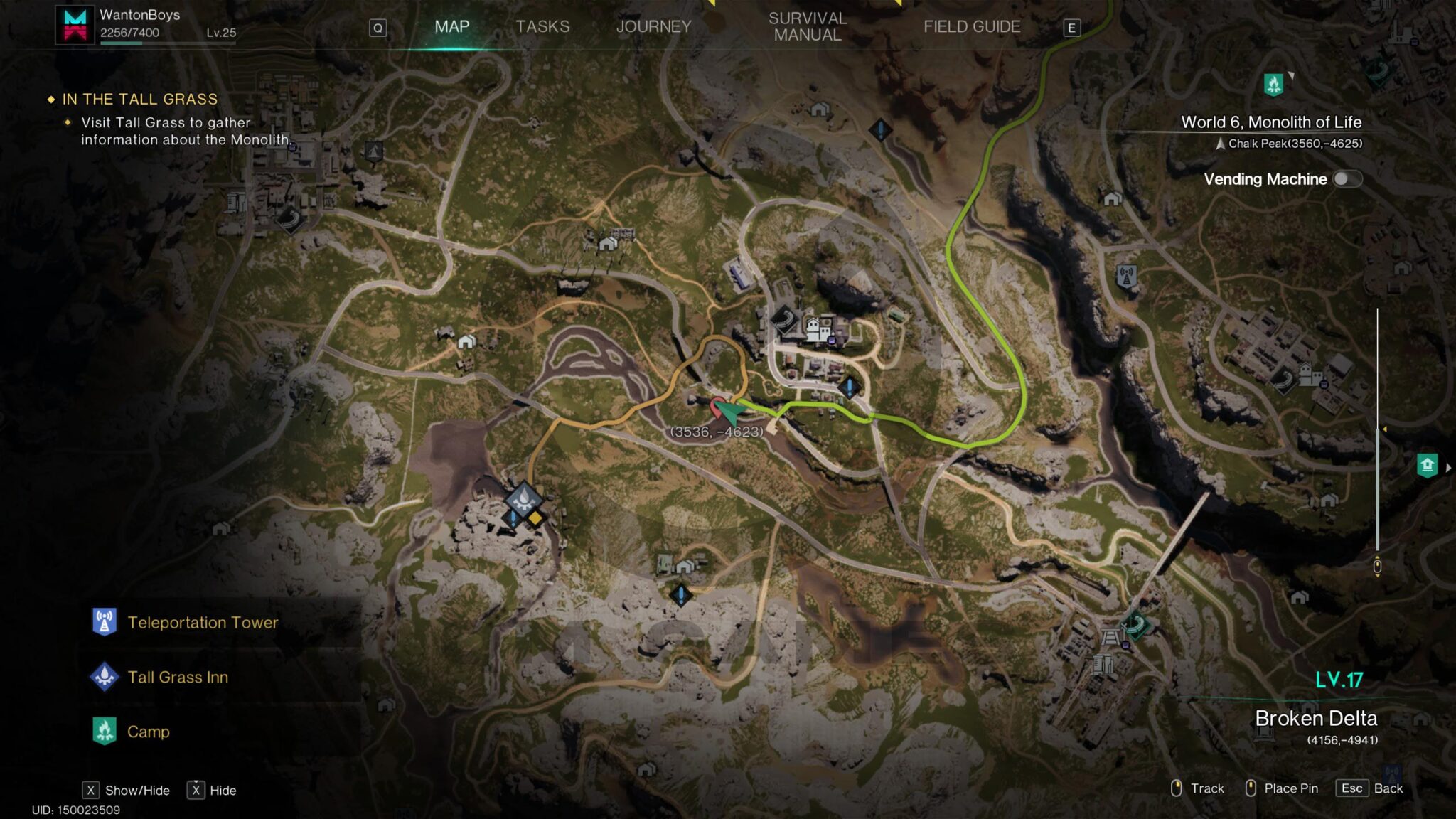Toggle the Vending Machine switch
Viewport: 1456px width, 819px height.
(1347, 180)
